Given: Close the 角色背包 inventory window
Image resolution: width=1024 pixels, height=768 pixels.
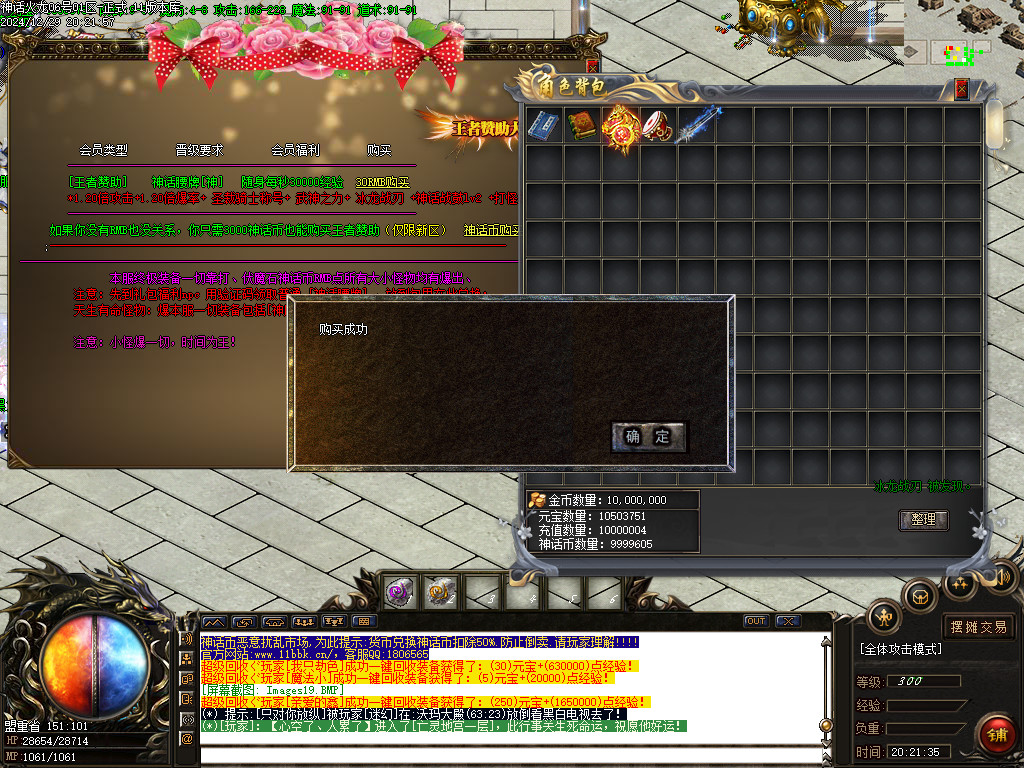Looking at the screenshot, I should (962, 89).
